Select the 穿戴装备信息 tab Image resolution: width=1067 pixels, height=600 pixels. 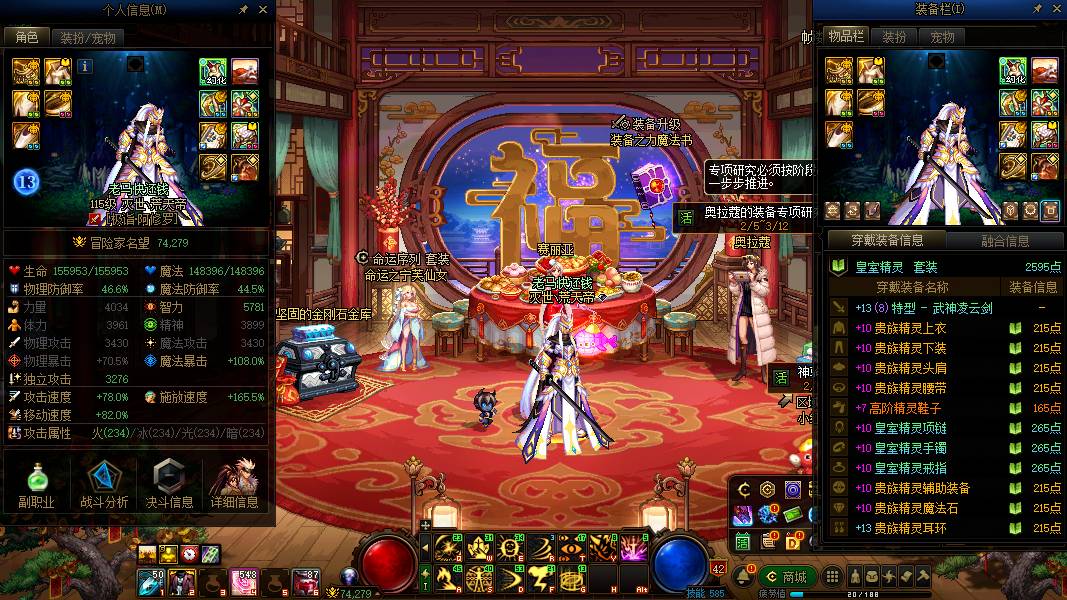[887, 240]
